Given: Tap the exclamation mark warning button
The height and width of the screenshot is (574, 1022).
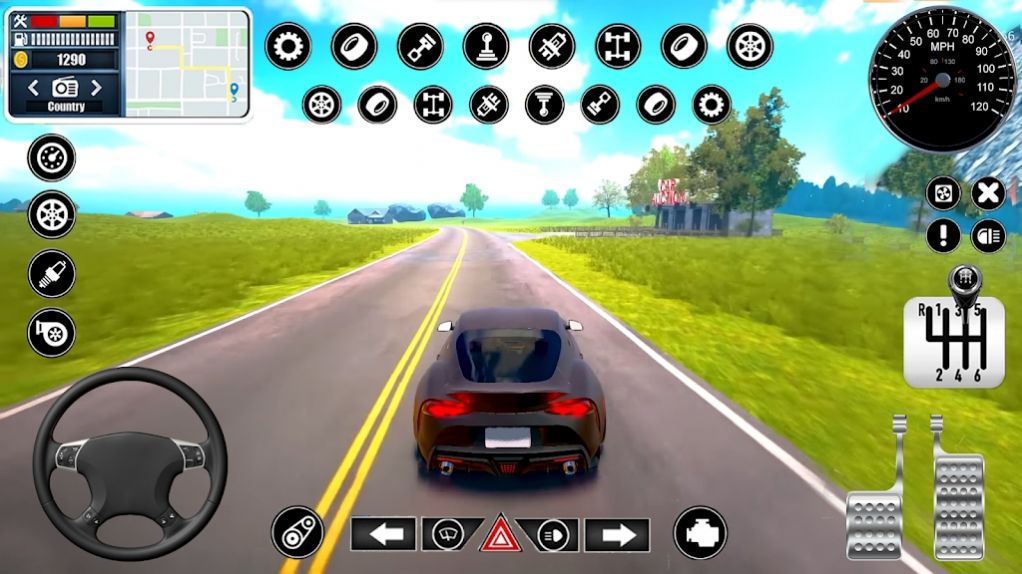Looking at the screenshot, I should (x=943, y=236).
